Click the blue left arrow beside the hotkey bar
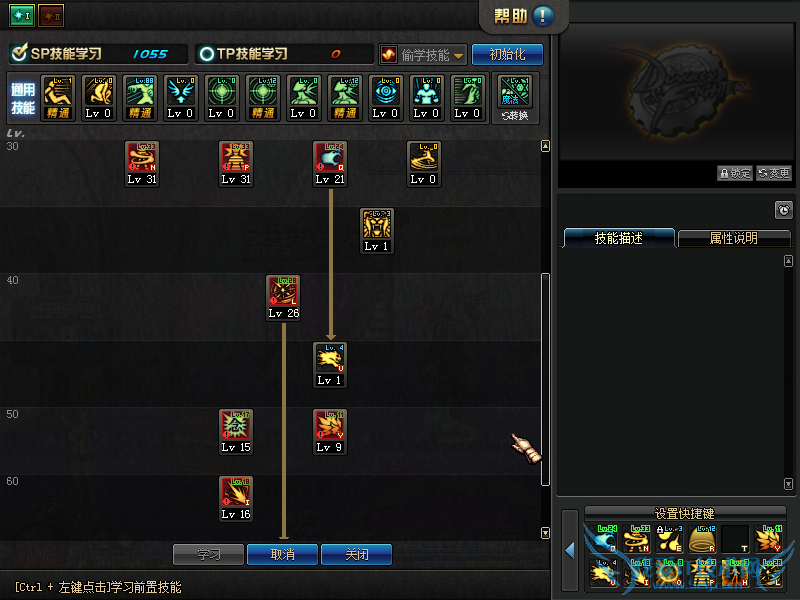Screen dimensions: 800x600 pos(569,550)
